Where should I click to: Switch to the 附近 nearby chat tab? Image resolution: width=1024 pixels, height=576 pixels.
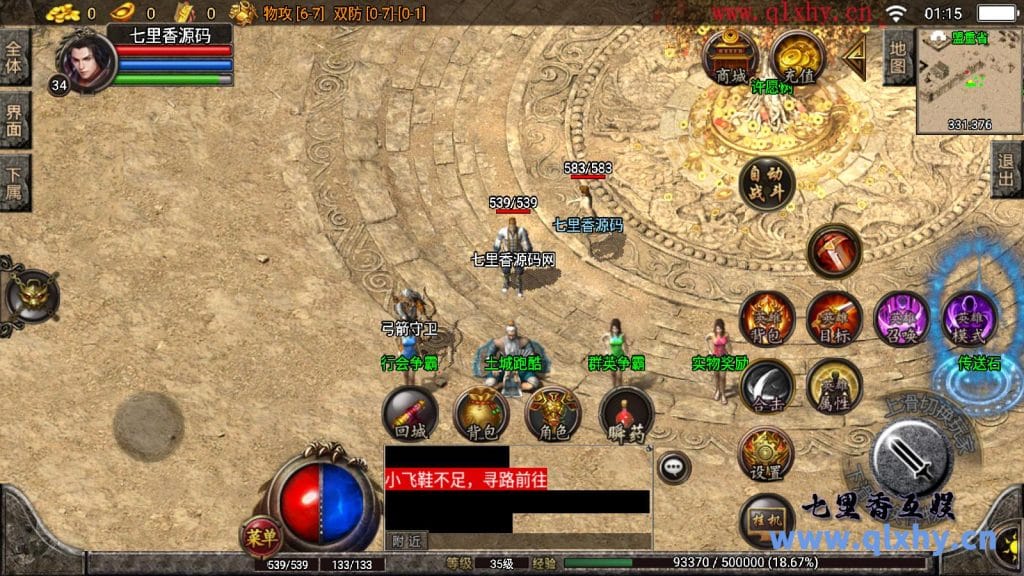click(x=406, y=541)
